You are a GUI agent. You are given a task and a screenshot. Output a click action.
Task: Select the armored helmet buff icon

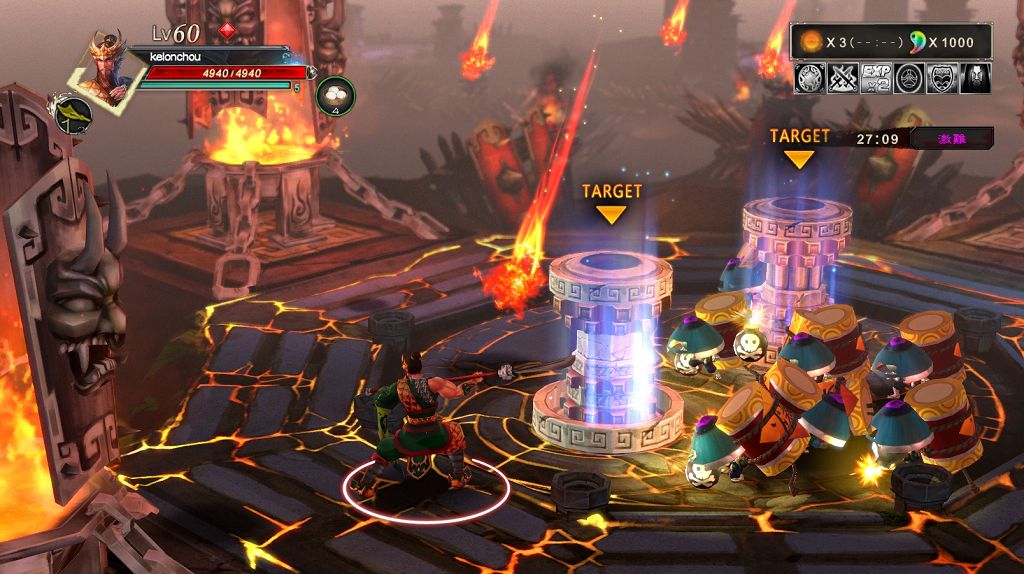(x=975, y=78)
